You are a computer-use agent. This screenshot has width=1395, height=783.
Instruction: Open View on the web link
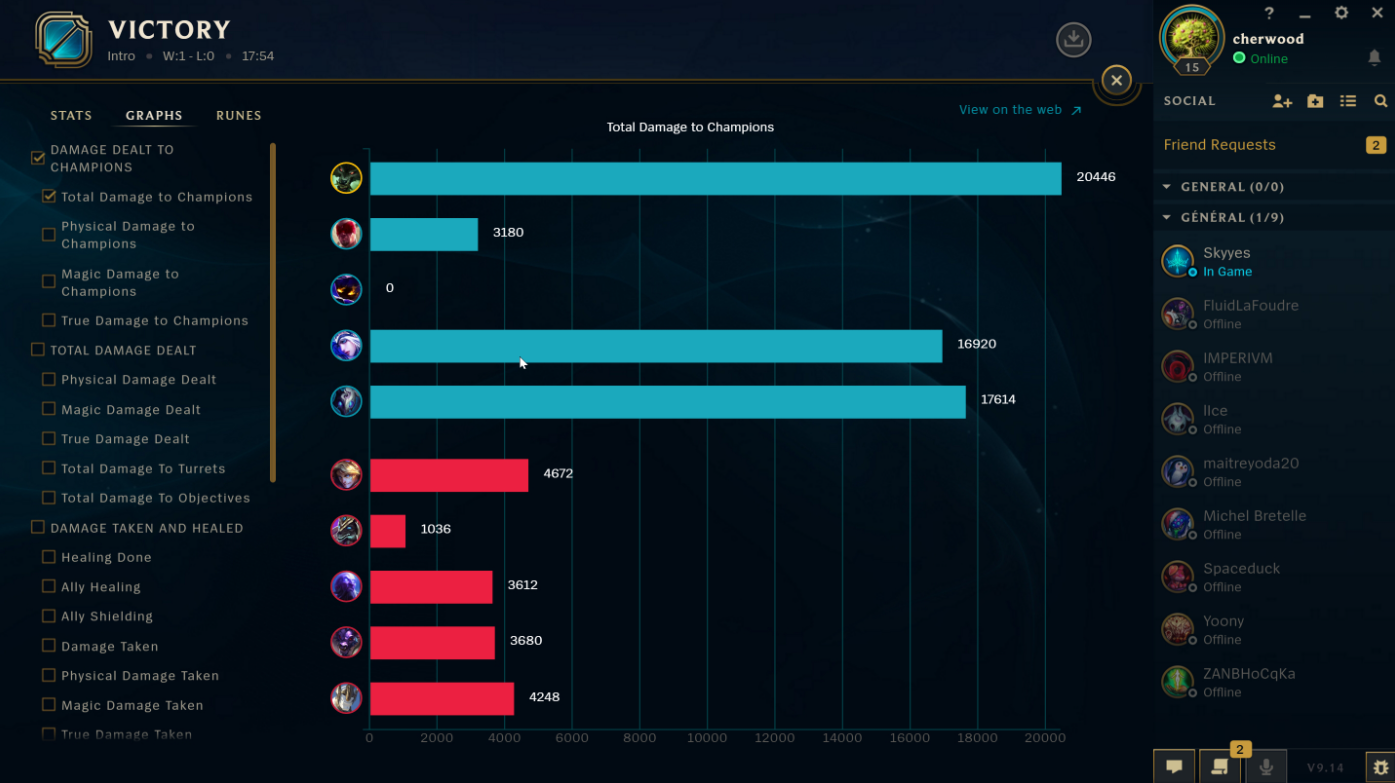tap(1010, 110)
